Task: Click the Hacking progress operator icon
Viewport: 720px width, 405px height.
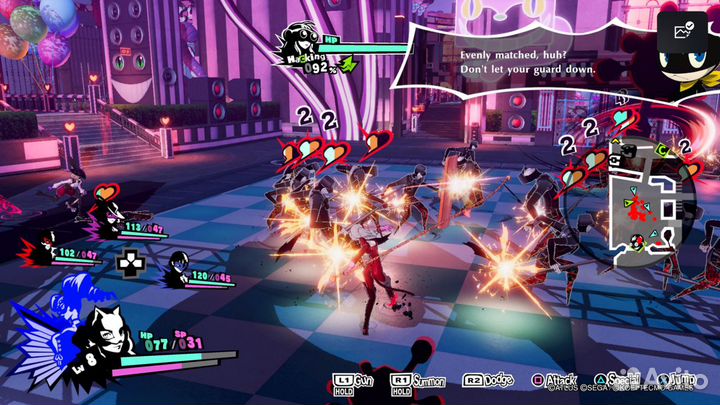Action: pos(299,43)
